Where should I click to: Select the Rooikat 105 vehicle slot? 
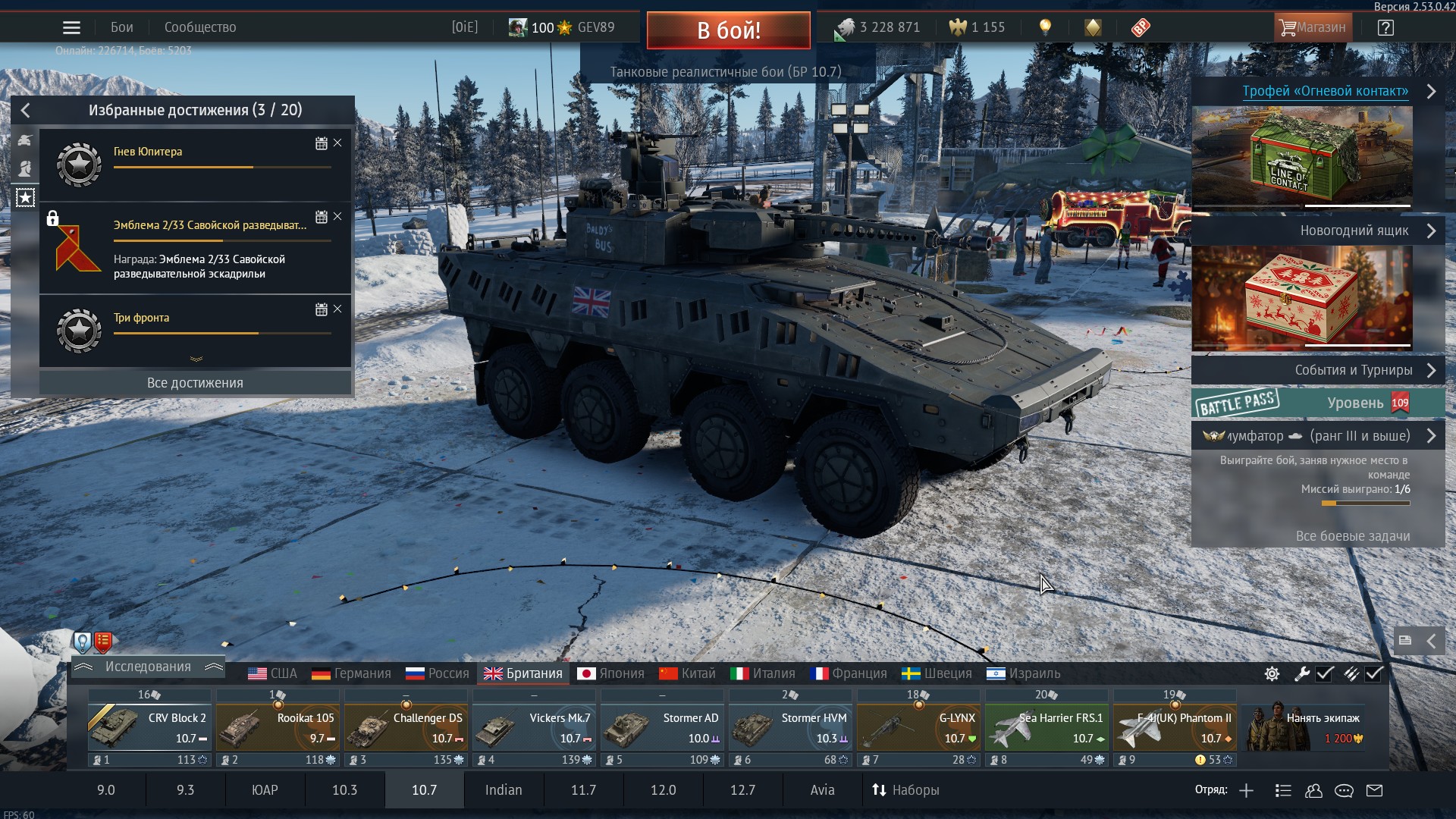pos(278,728)
